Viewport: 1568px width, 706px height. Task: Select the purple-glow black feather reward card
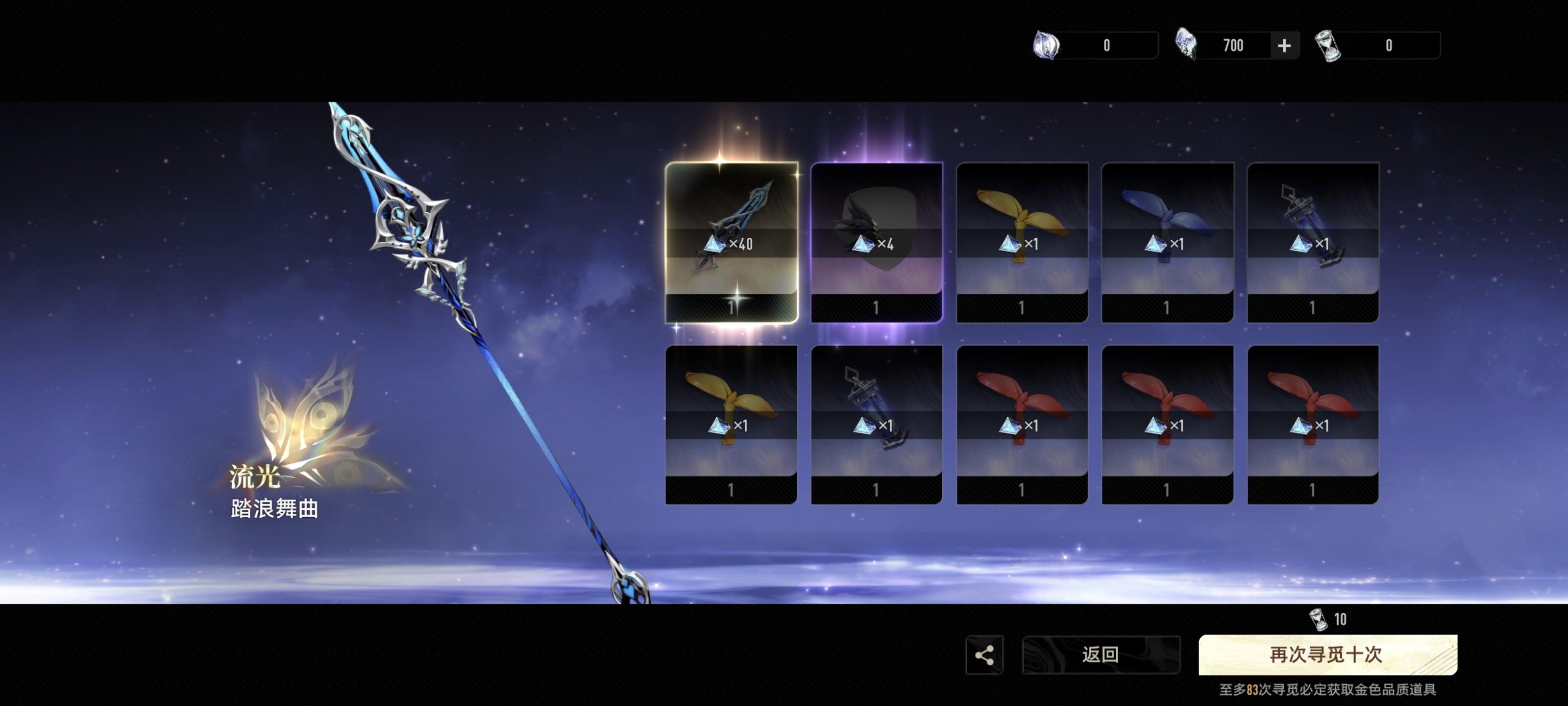pyautogui.click(x=877, y=242)
